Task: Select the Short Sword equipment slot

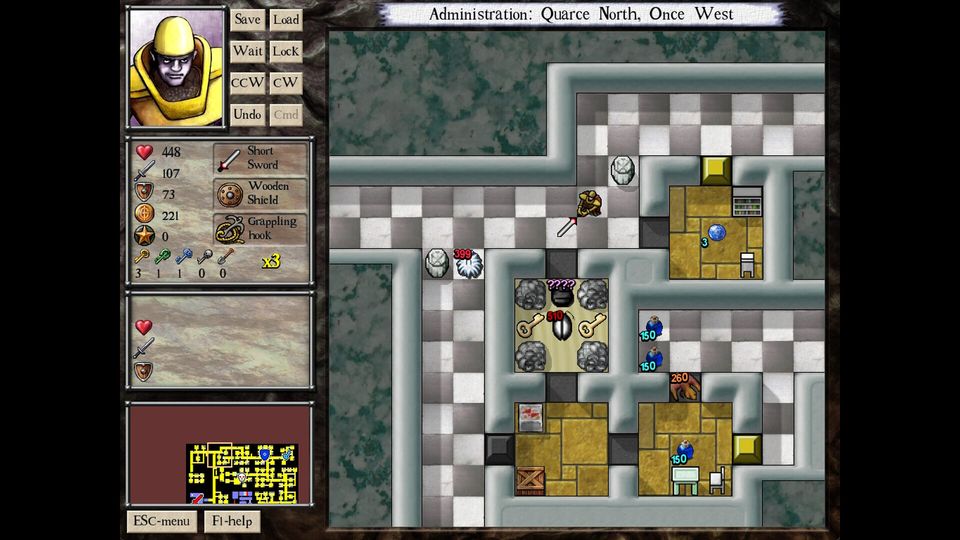Action: click(x=260, y=158)
